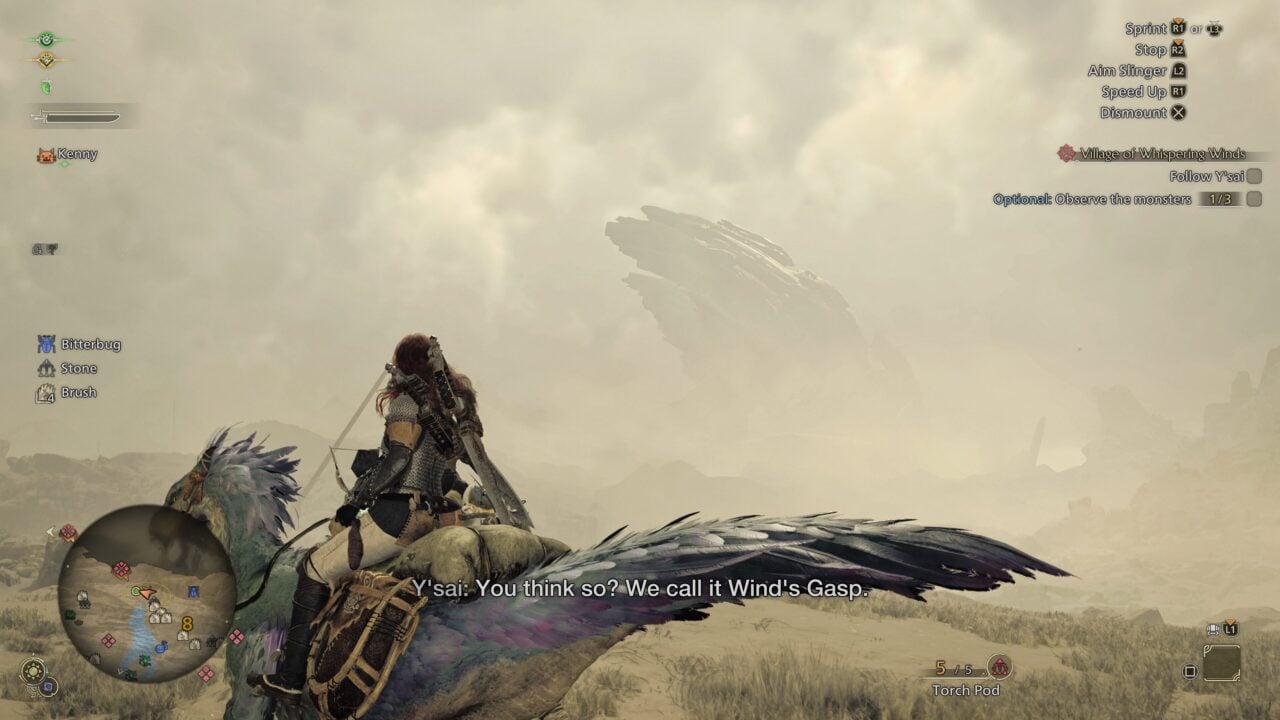Image resolution: width=1280 pixels, height=720 pixels.
Task: Click the blue Bitterbug marker on the minimap
Action: pyautogui.click(x=191, y=589)
